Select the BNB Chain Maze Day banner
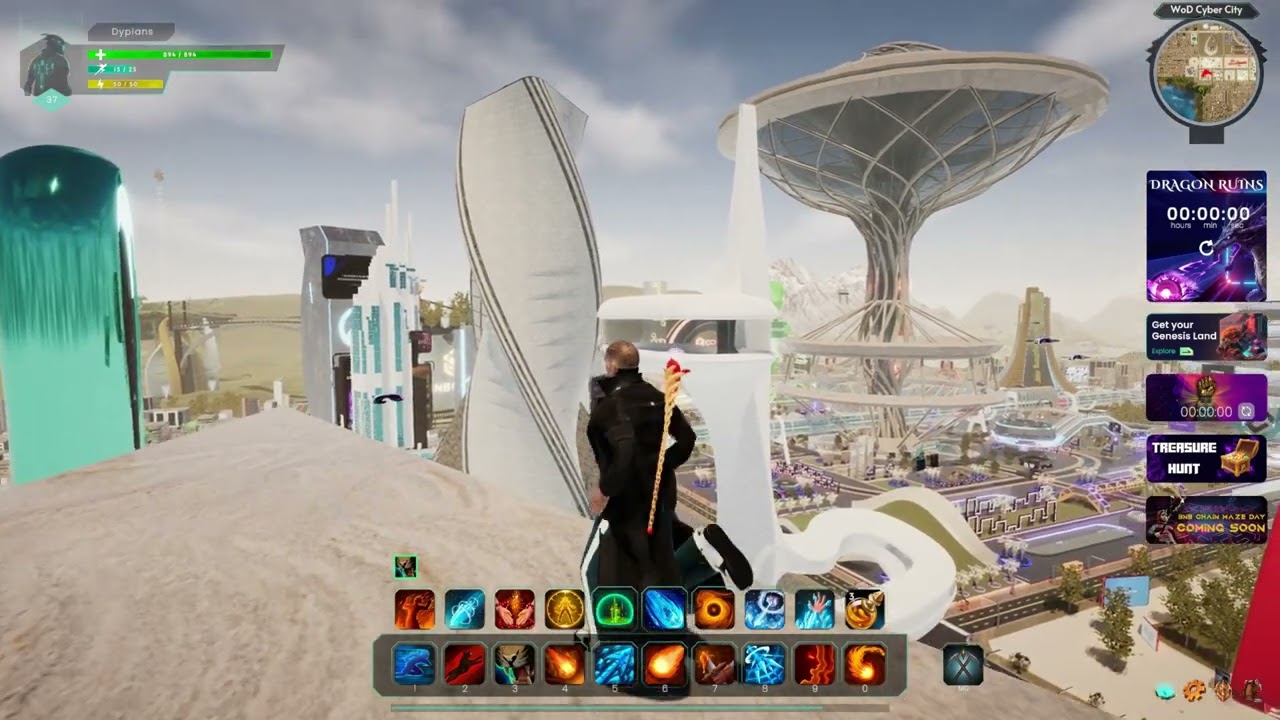The width and height of the screenshot is (1280, 720). click(x=1206, y=520)
